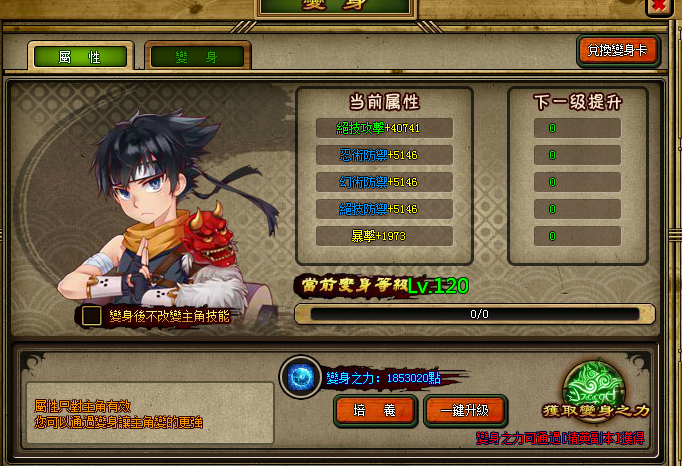682x466 pixels.
Task: Click the blue 變身之力 orb icon
Action: pyautogui.click(x=300, y=377)
